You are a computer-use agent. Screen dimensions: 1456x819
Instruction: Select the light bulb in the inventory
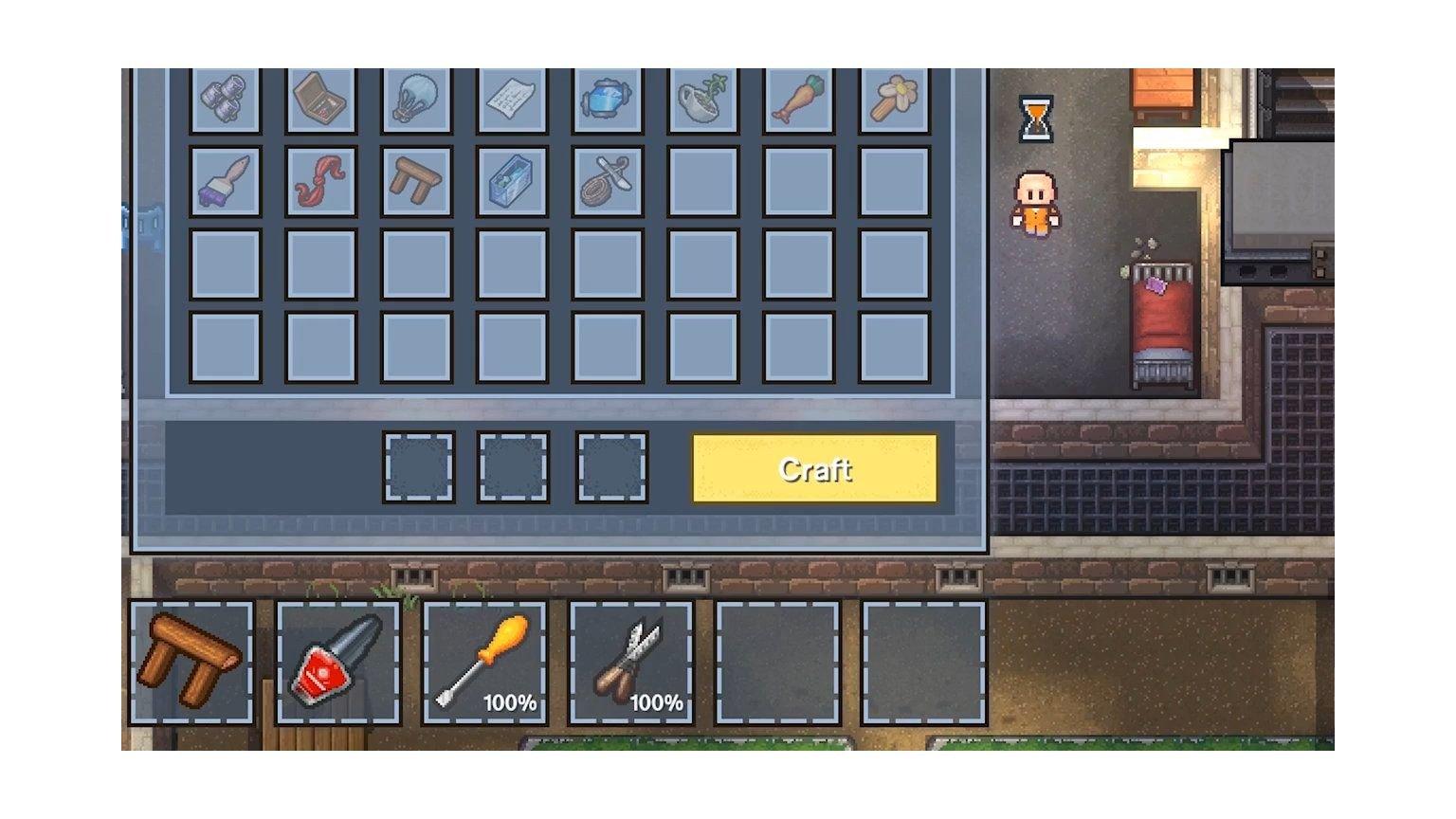[x=416, y=101]
